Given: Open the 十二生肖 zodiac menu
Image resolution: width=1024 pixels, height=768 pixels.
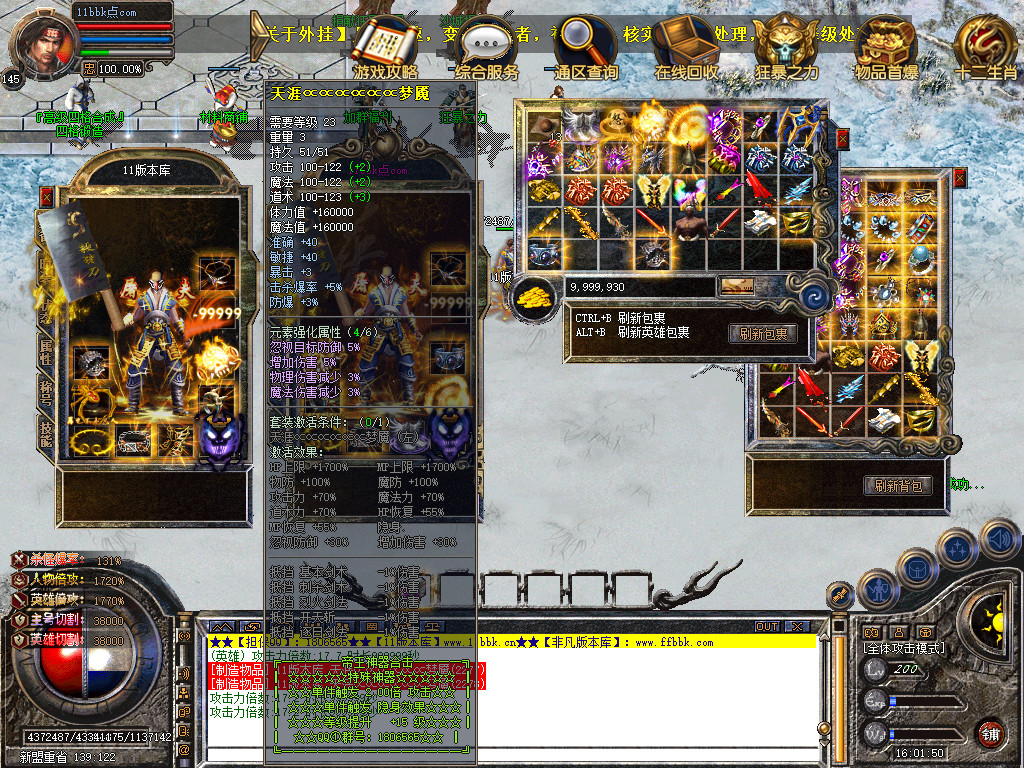Looking at the screenshot, I should (985, 47).
